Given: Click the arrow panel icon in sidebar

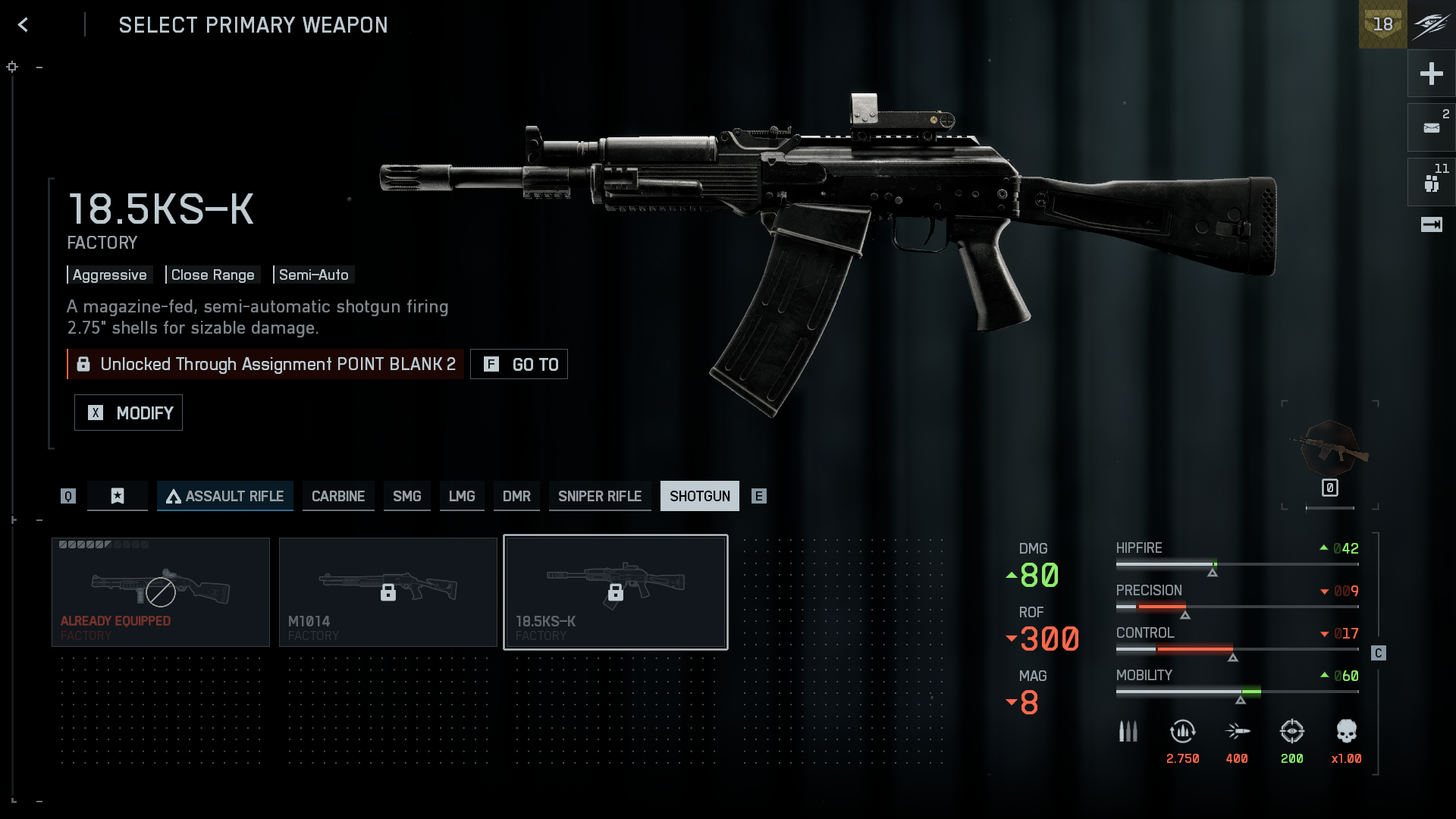Looking at the screenshot, I should [x=1431, y=224].
